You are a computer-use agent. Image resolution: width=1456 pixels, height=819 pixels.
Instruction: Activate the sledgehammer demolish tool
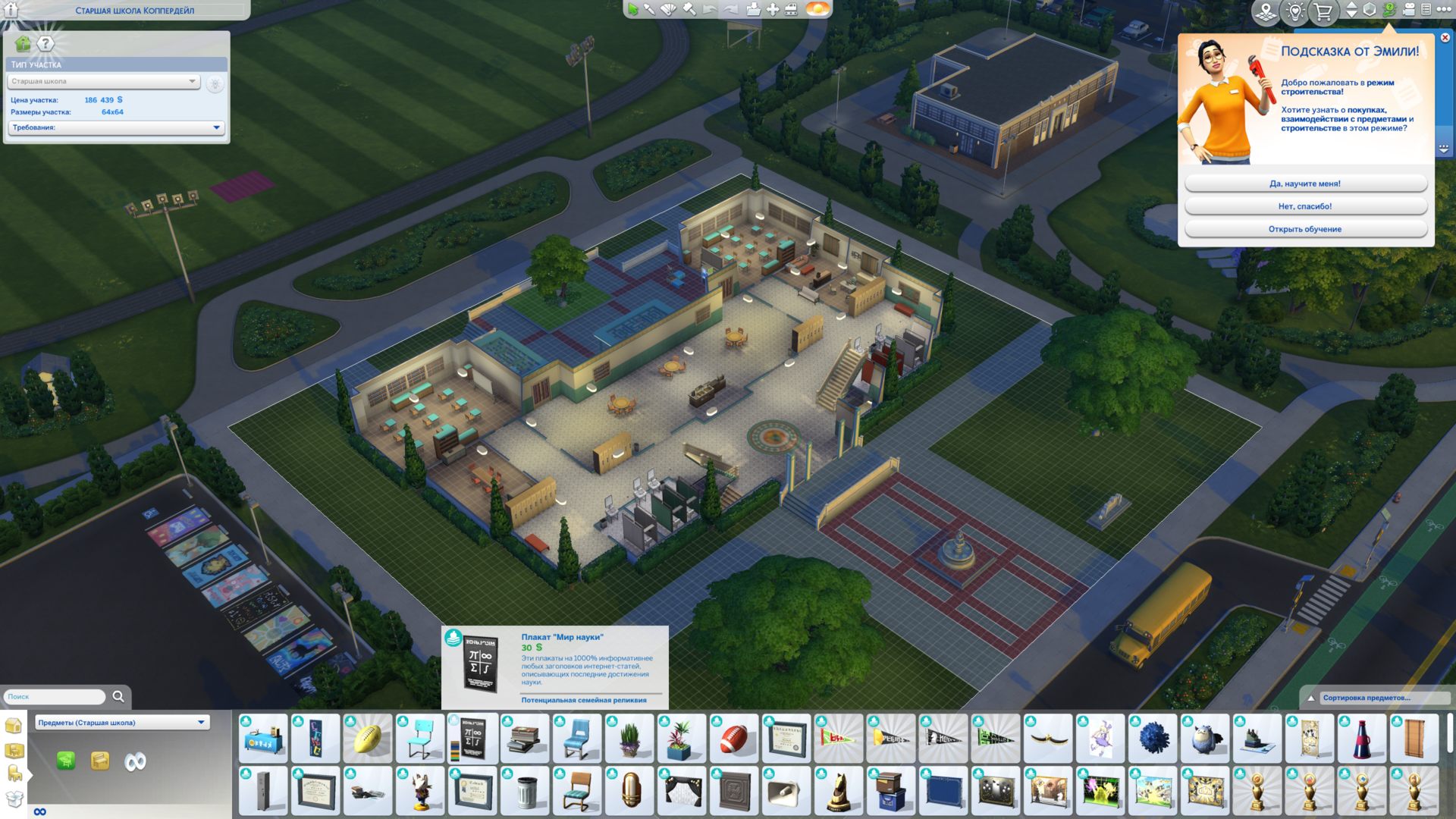pos(689,9)
